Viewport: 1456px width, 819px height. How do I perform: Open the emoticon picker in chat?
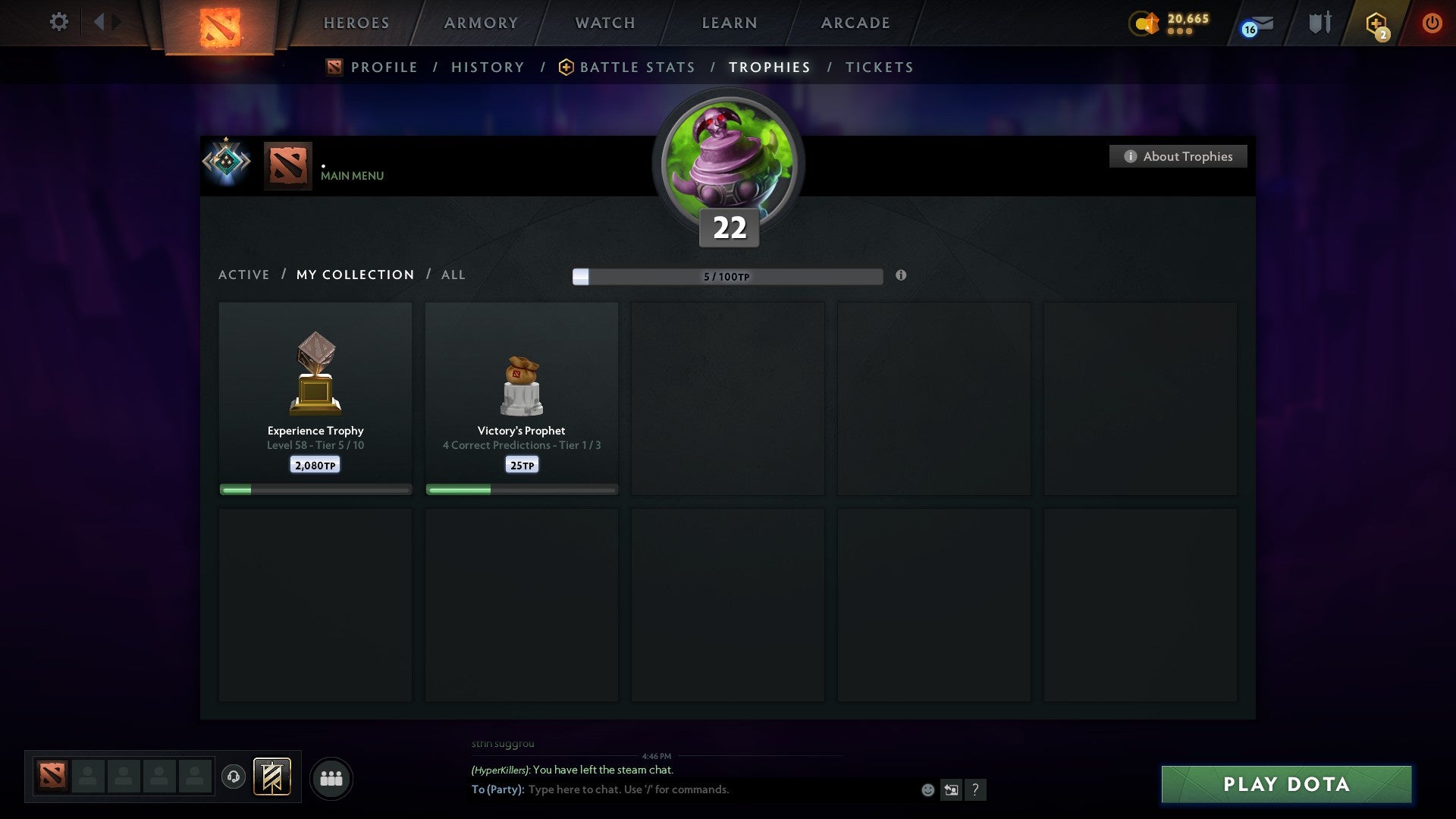pyautogui.click(x=927, y=789)
